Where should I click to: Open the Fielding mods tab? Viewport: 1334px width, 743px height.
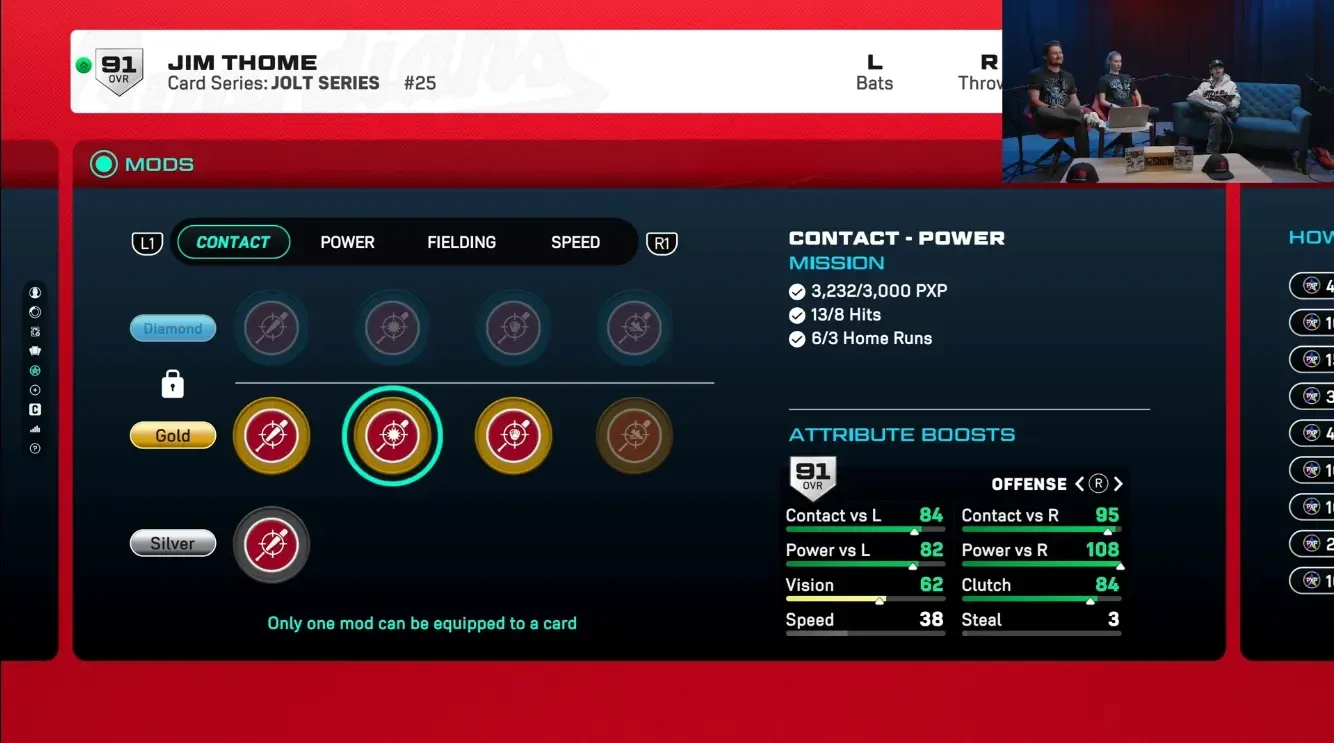coord(461,242)
